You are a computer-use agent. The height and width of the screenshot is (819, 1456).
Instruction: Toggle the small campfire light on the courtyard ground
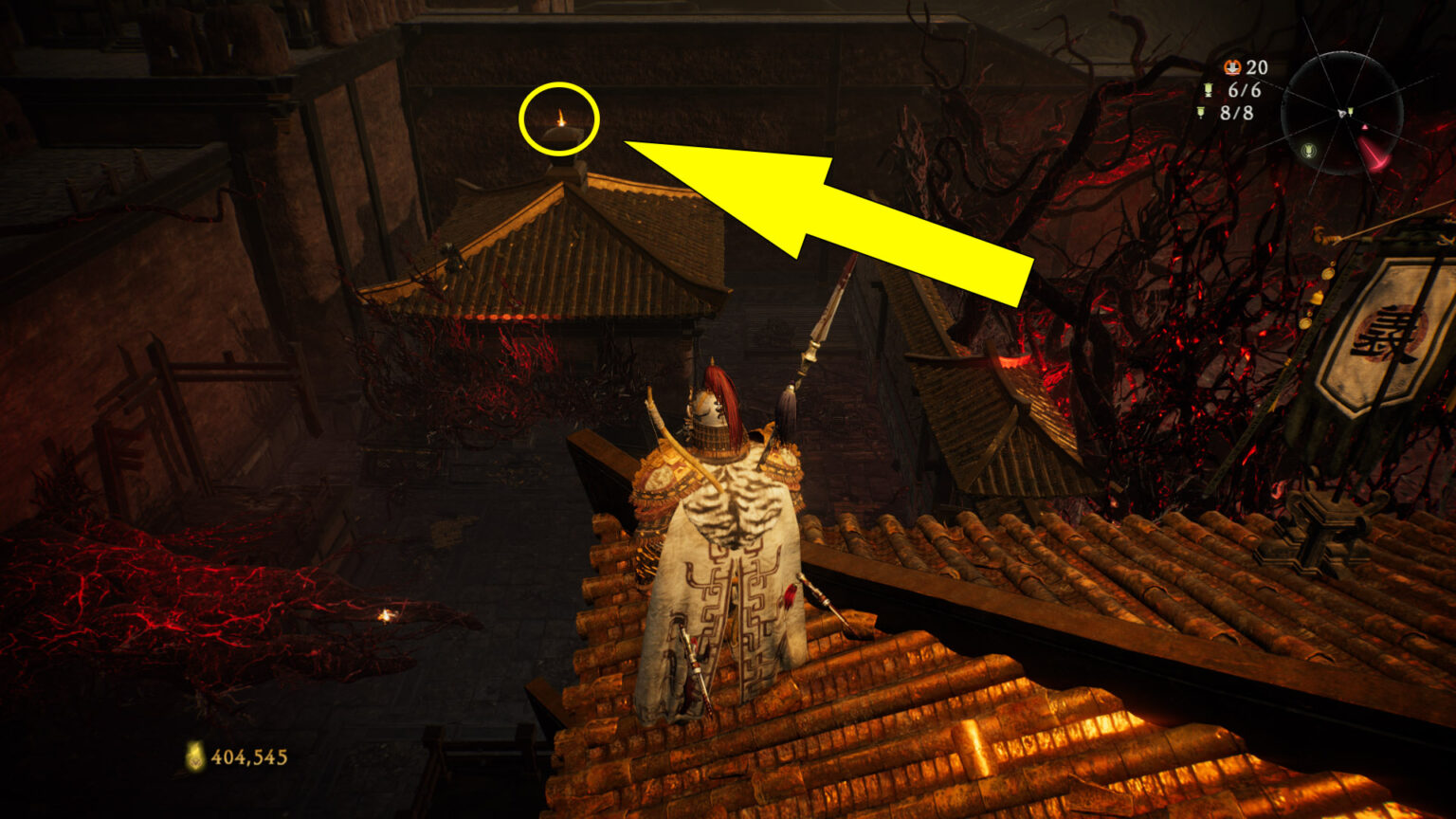tap(388, 616)
